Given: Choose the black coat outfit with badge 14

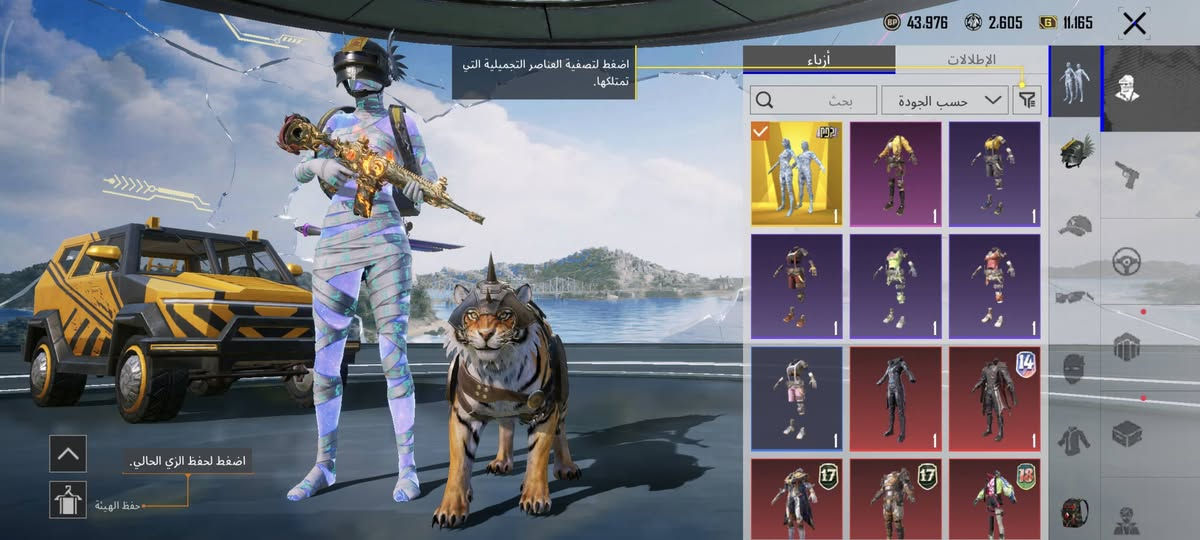Looking at the screenshot, I should pyautogui.click(x=994, y=398).
